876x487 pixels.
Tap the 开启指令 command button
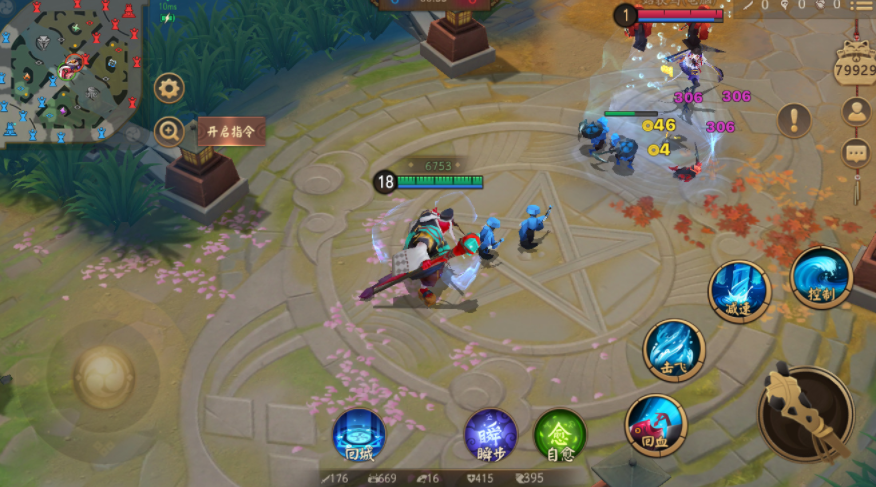231,131
